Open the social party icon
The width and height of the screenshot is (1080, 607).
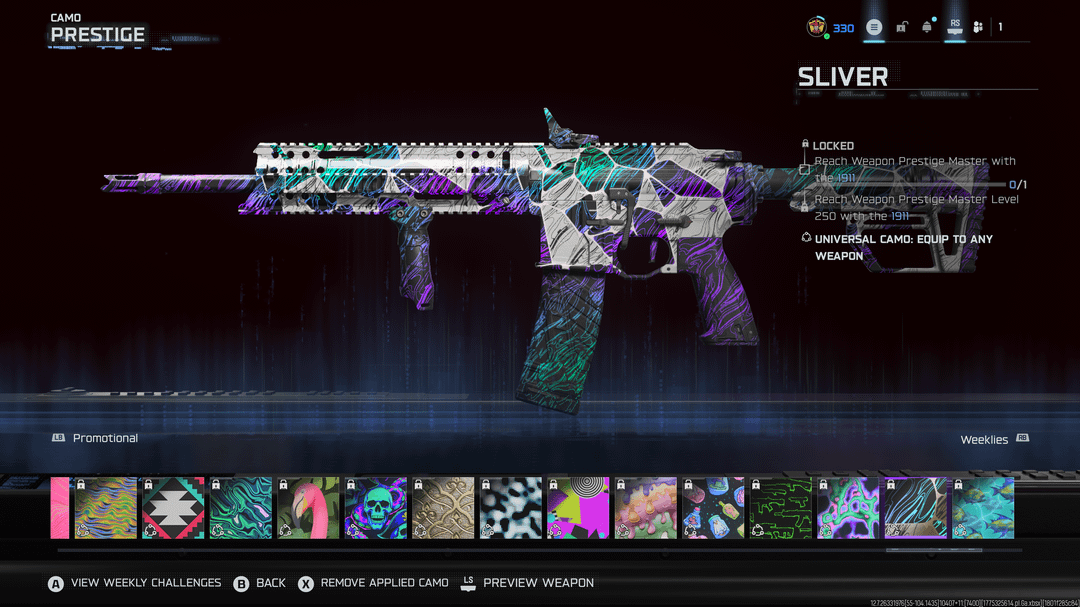(x=978, y=27)
